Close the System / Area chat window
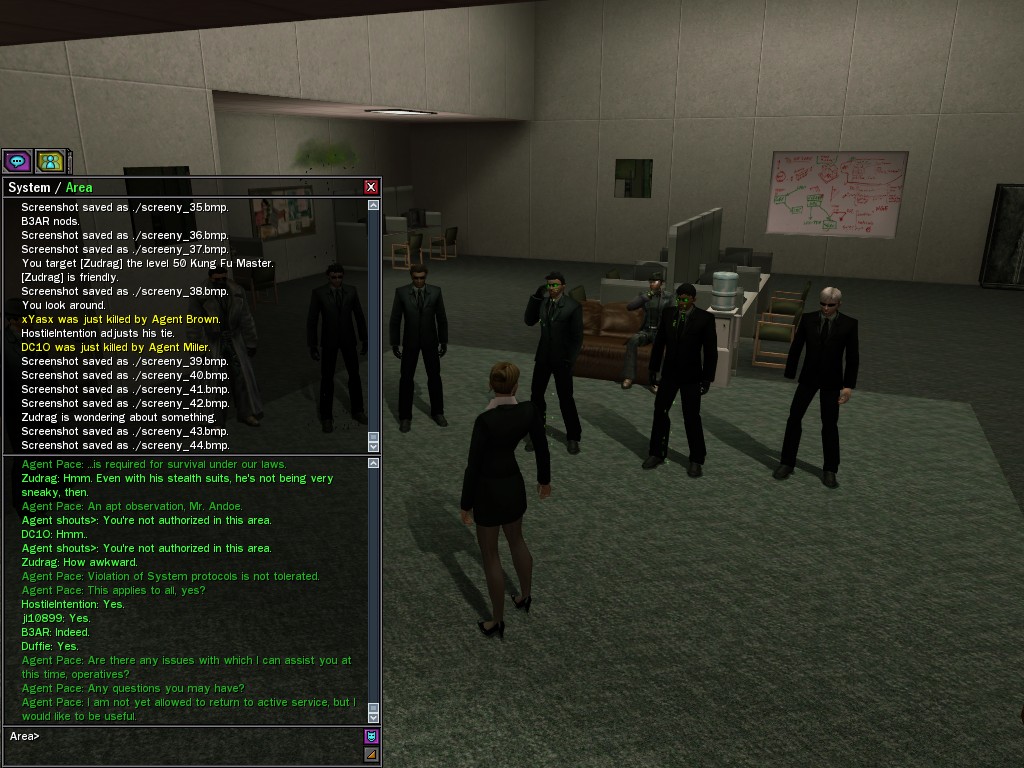The height and width of the screenshot is (768, 1024). tap(371, 187)
